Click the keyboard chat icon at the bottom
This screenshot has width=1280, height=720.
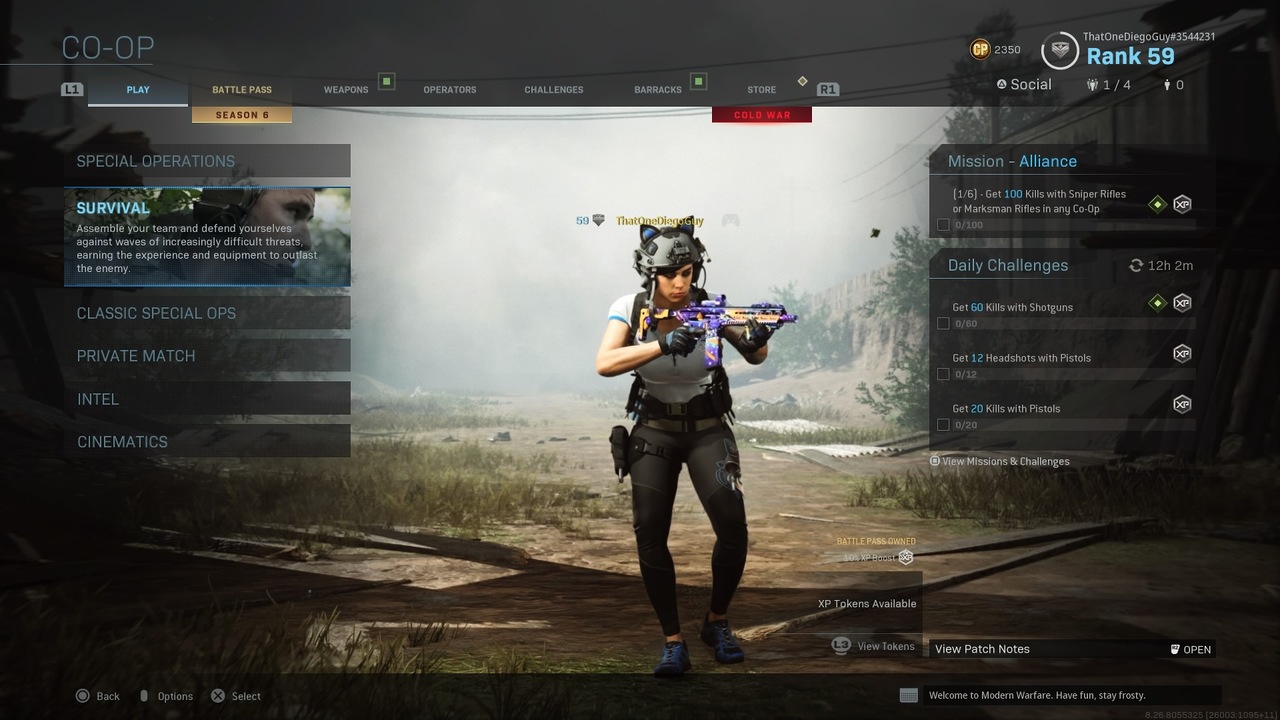(909, 694)
